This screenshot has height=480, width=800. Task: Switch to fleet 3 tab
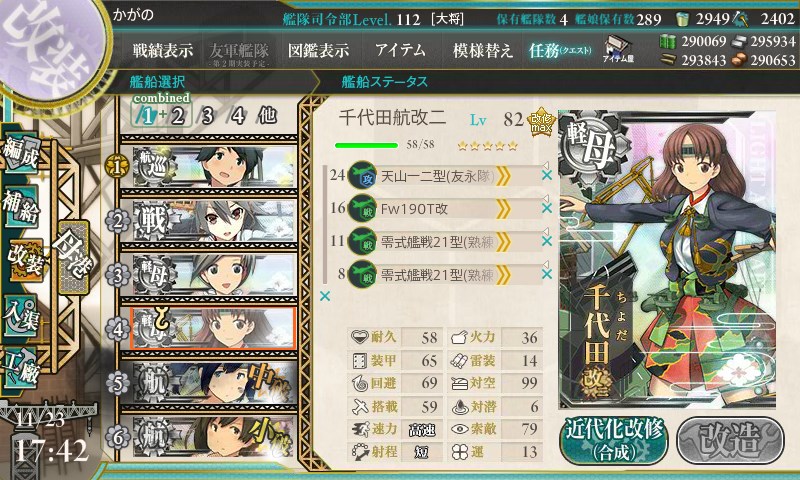pos(208,115)
